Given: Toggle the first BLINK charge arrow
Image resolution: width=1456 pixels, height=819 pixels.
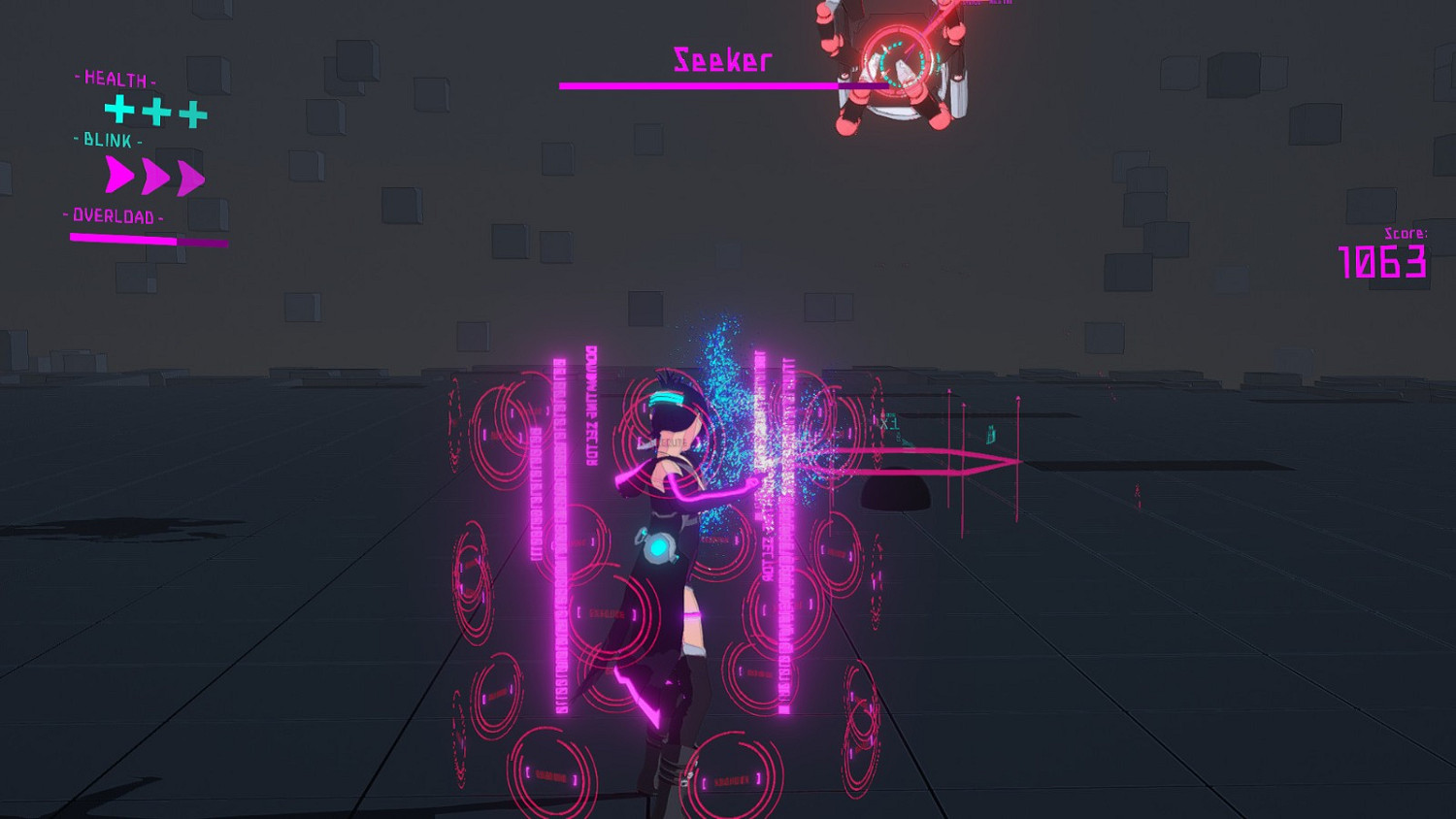Looking at the screenshot, I should (120, 175).
